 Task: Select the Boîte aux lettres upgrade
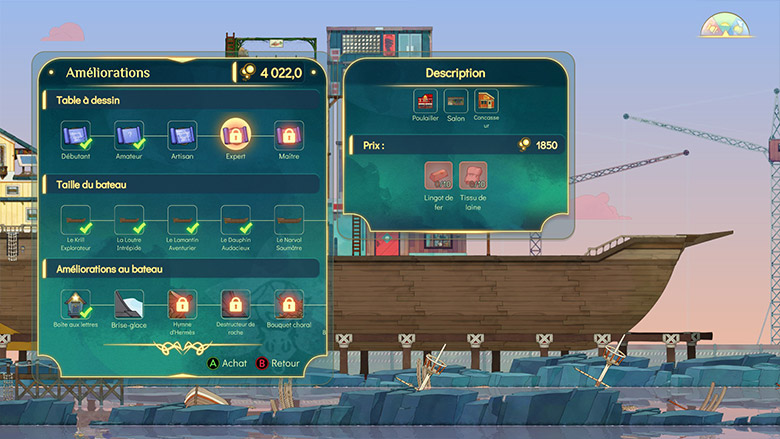[77, 303]
